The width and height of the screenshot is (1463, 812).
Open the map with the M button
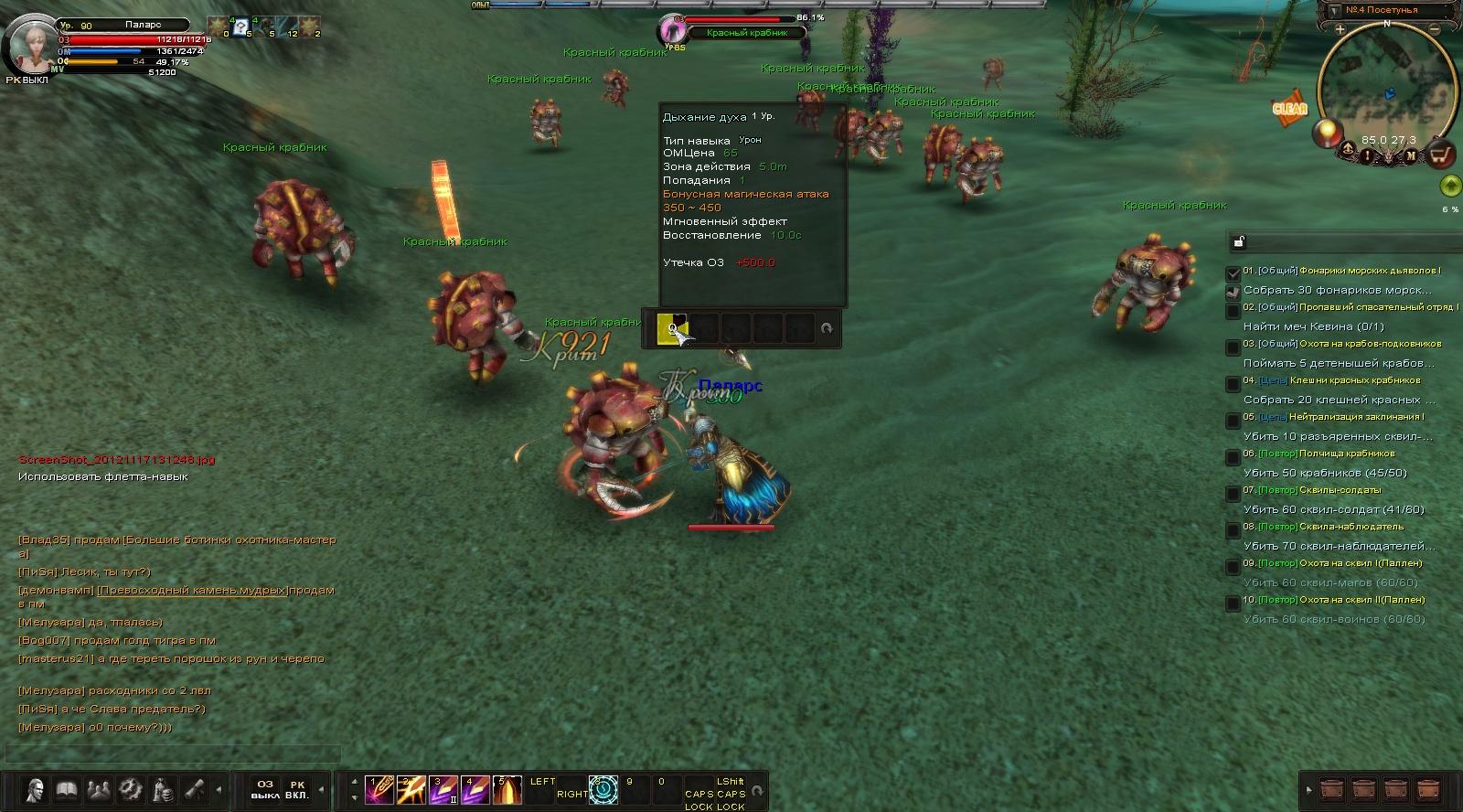(x=1411, y=155)
